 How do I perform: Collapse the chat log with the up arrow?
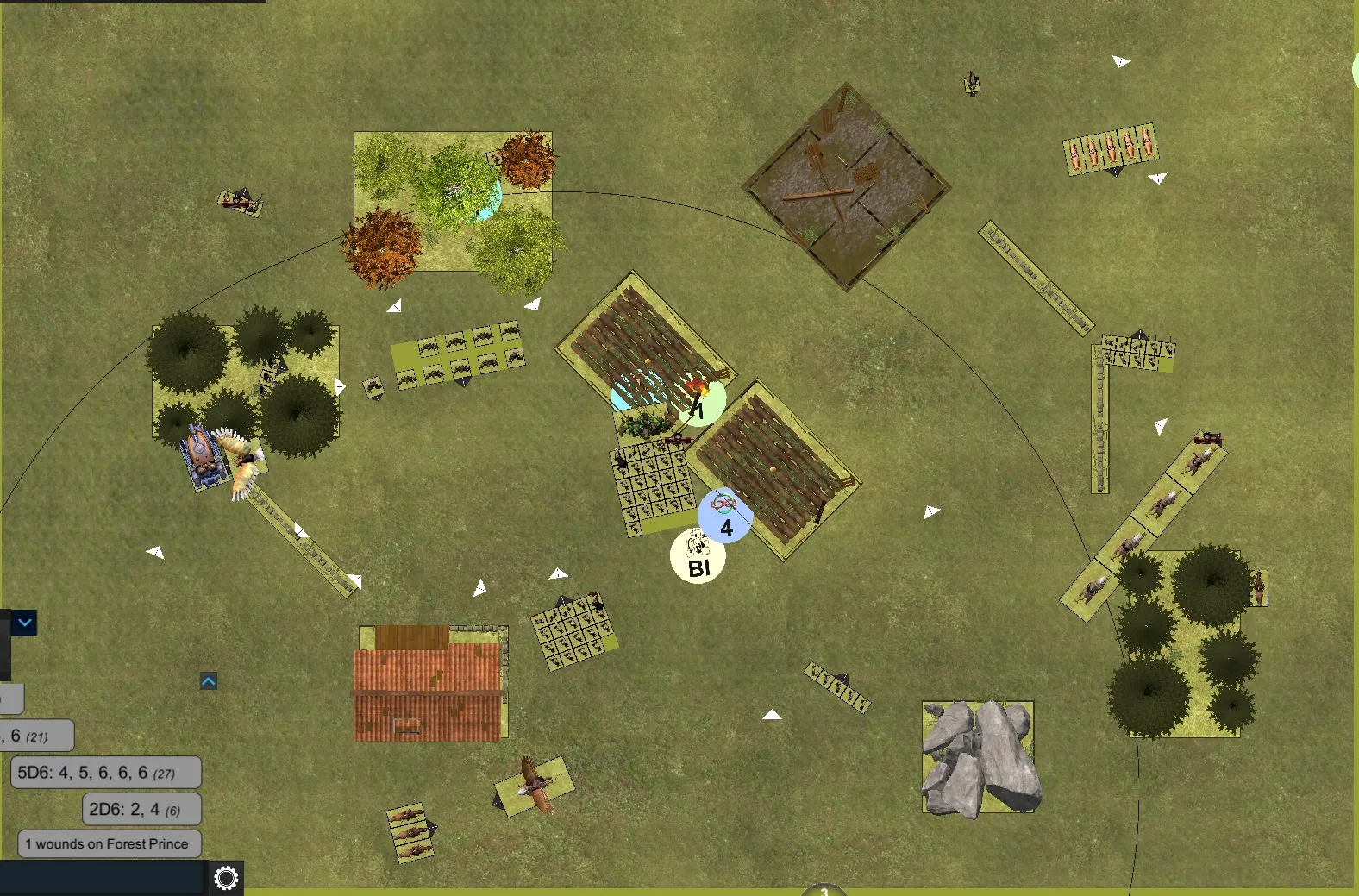click(x=209, y=681)
